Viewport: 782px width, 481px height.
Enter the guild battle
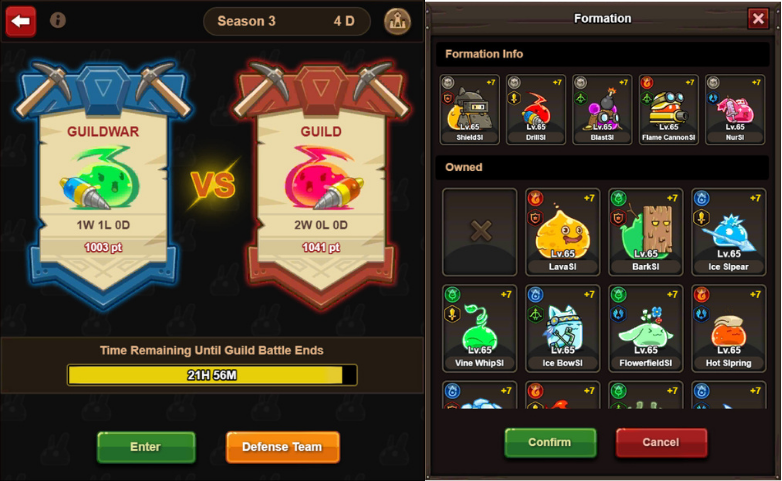[x=146, y=447]
